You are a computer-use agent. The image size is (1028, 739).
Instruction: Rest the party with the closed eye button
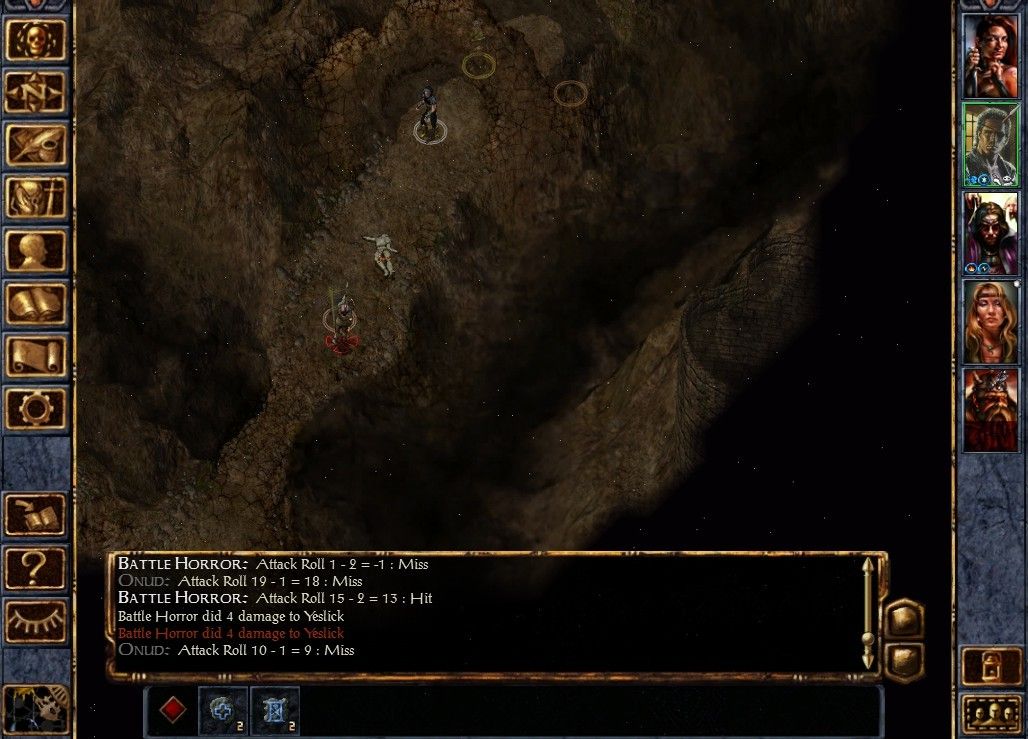(36, 622)
